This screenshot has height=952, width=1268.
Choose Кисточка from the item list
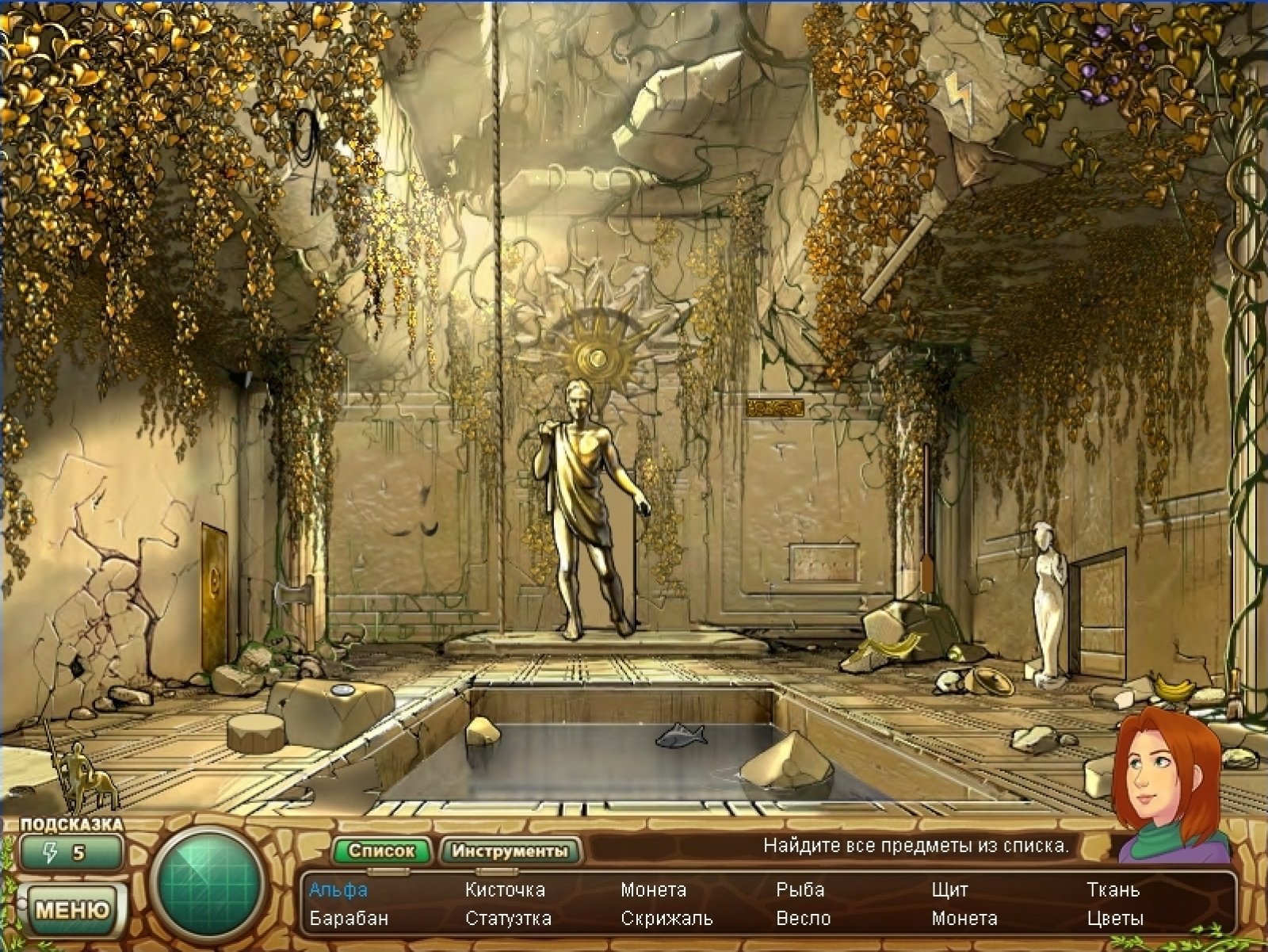click(505, 889)
